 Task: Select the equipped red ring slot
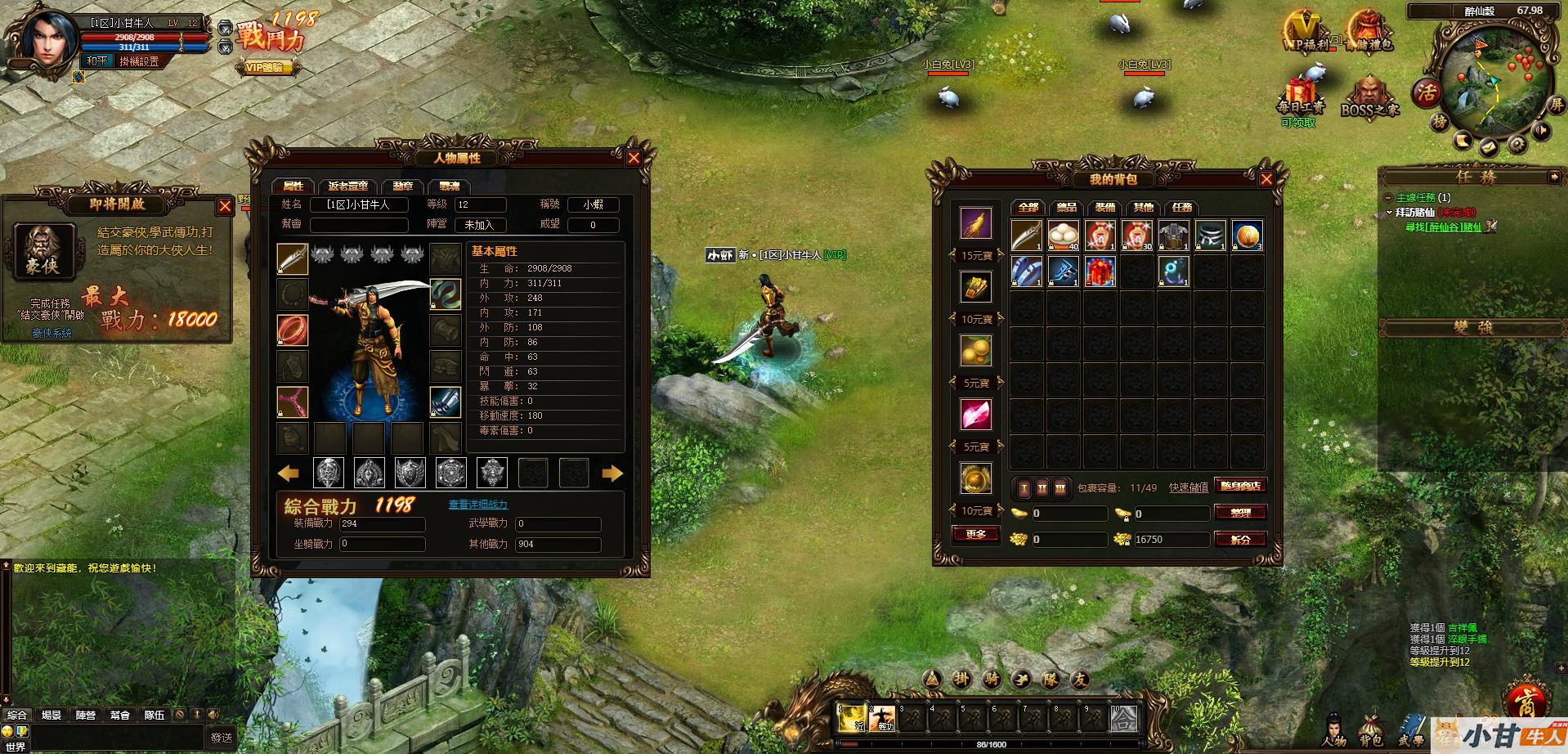click(293, 330)
